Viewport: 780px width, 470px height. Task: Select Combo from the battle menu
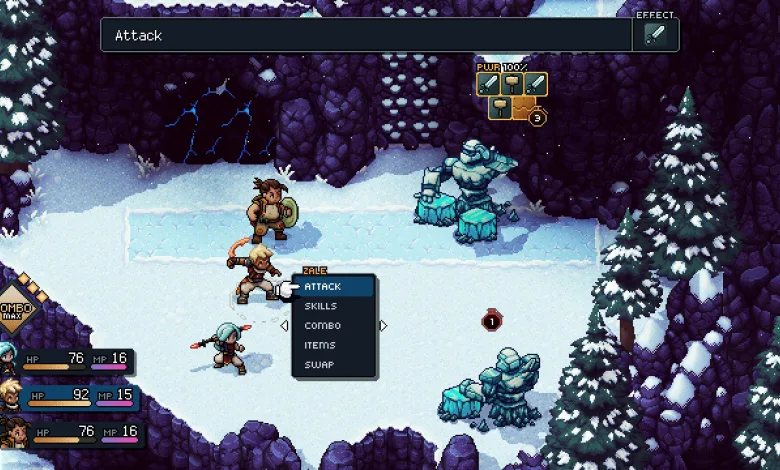(x=323, y=326)
